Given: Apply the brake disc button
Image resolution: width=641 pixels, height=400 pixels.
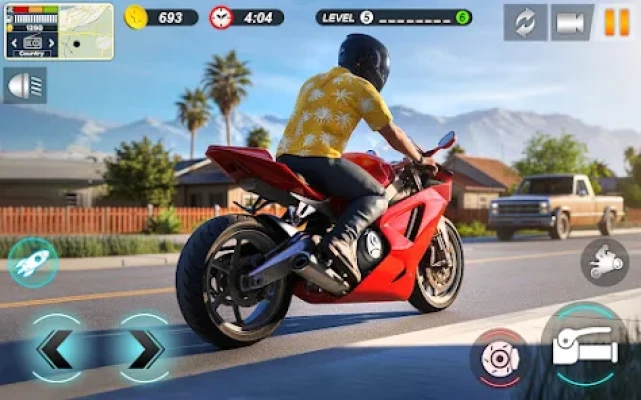Looking at the screenshot, I should (x=498, y=357).
